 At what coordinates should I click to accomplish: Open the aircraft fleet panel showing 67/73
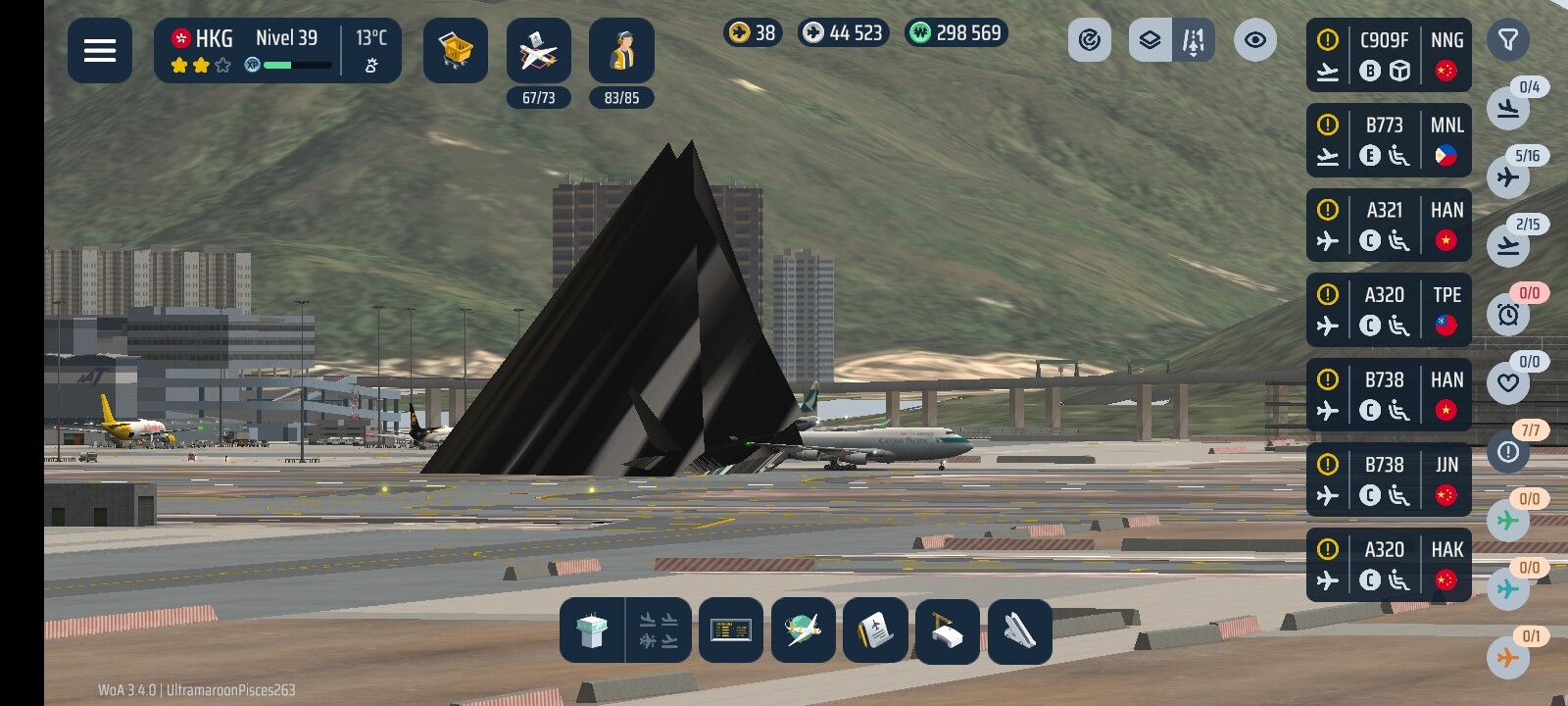[538, 51]
